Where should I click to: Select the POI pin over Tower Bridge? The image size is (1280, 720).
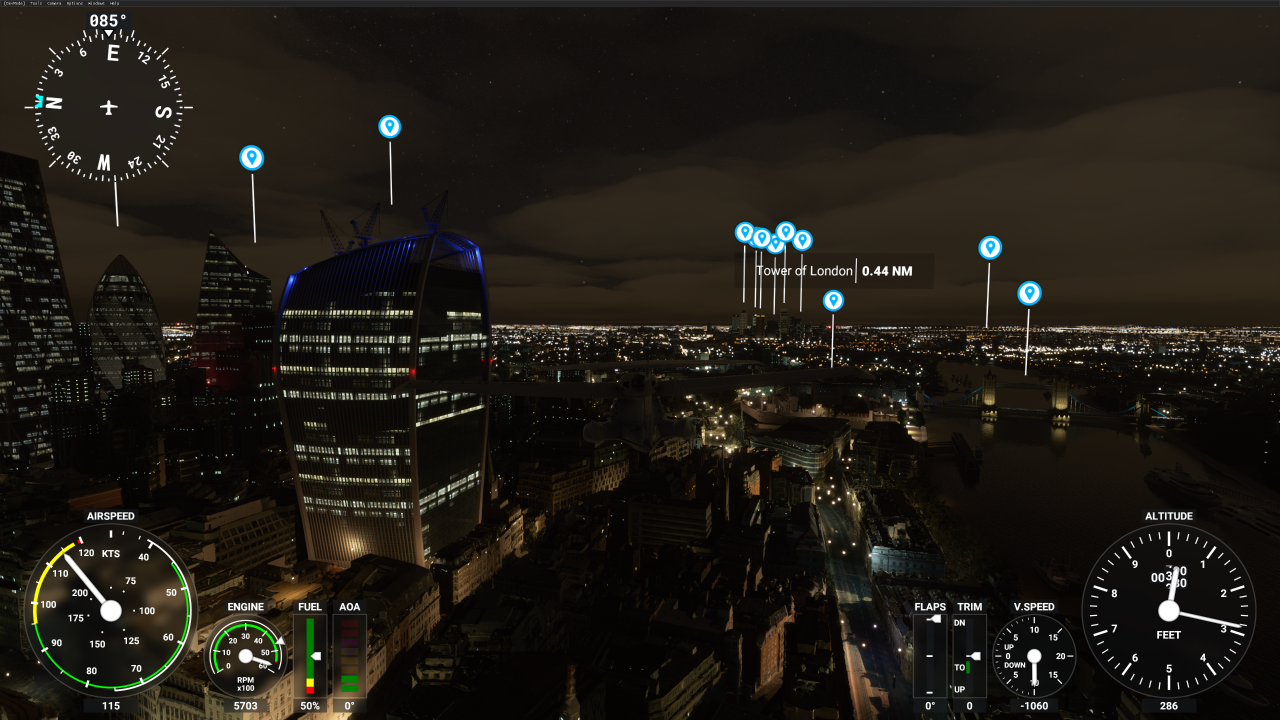(x=1029, y=293)
